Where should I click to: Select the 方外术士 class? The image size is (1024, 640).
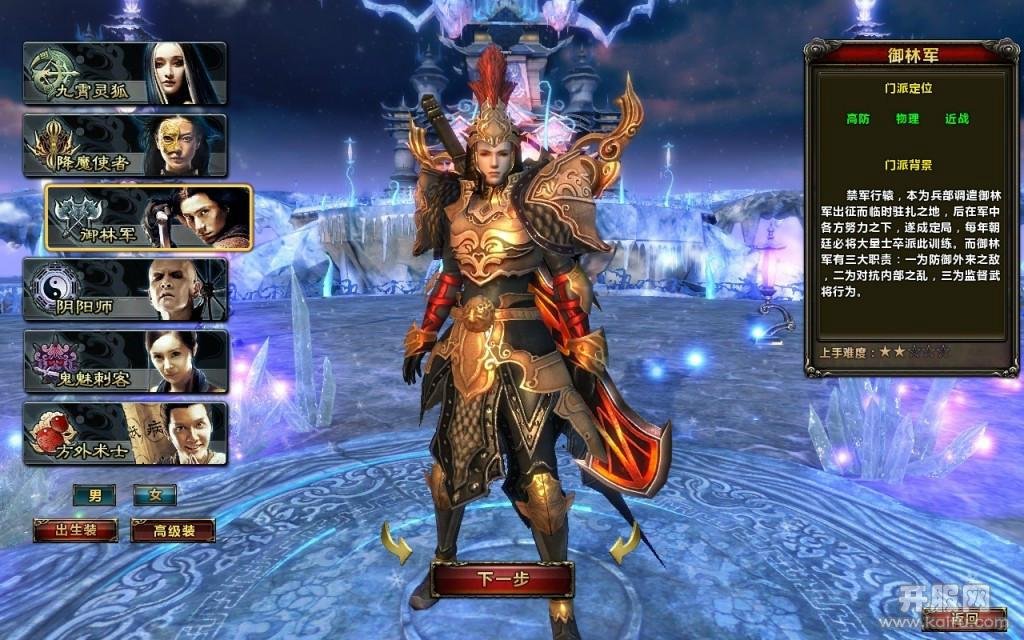click(x=125, y=433)
